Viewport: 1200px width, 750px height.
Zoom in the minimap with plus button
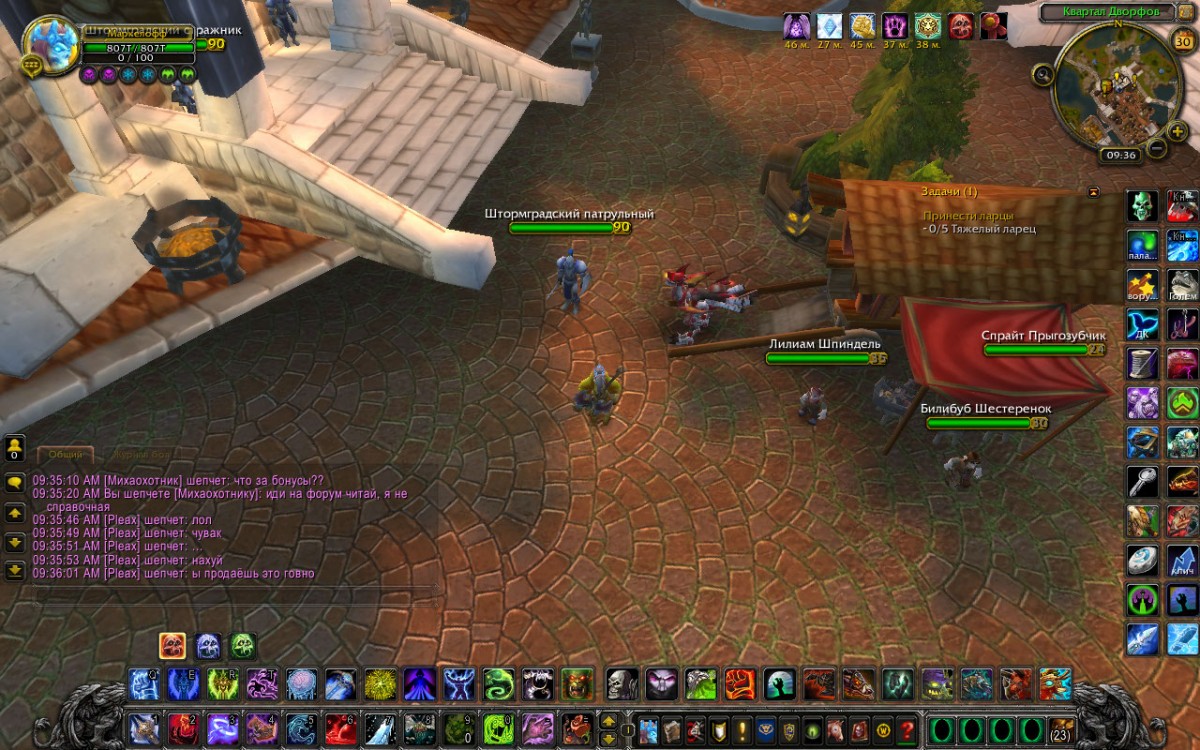(x=1177, y=131)
